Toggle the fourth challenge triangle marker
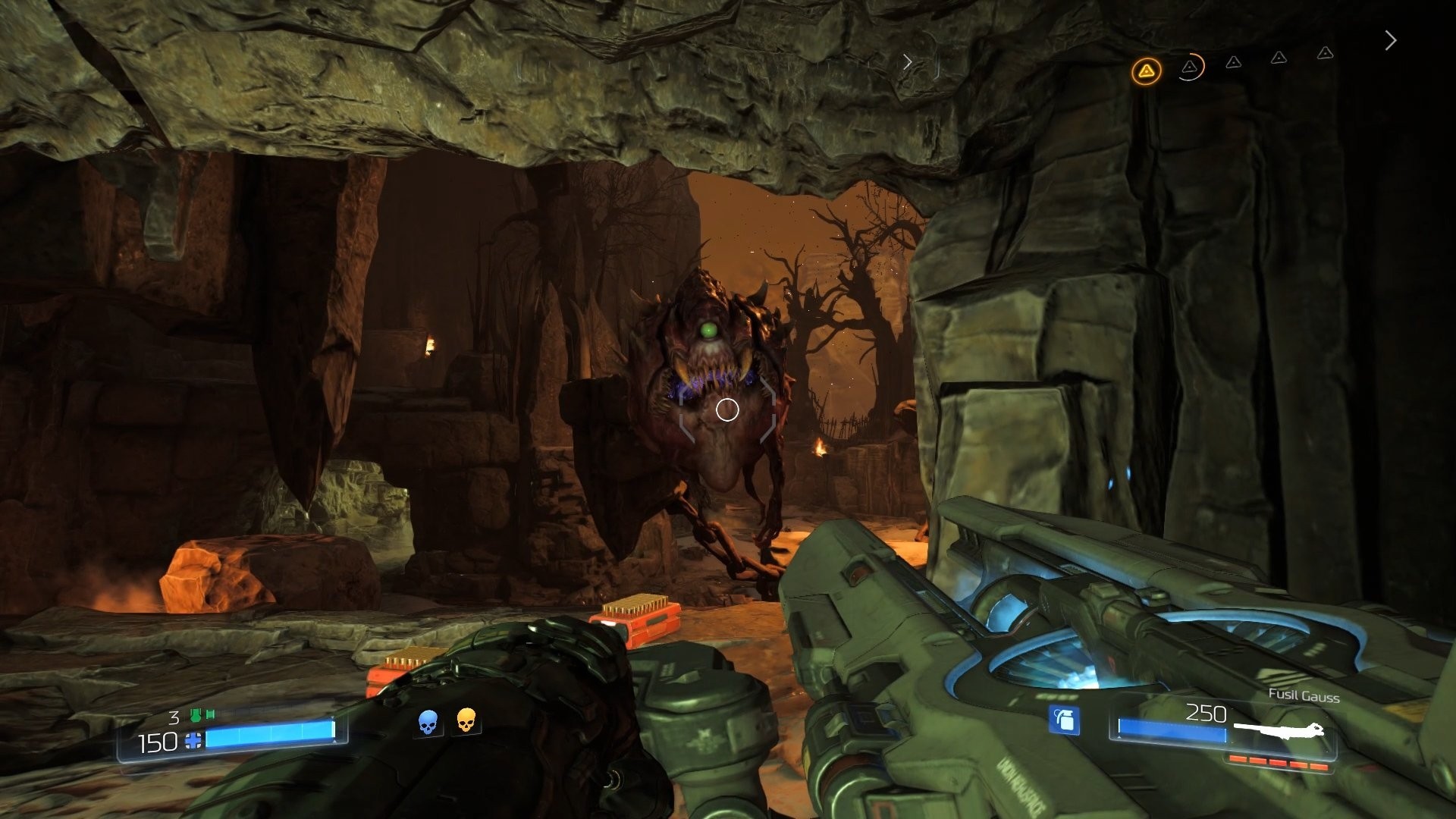The height and width of the screenshot is (819, 1456). pos(1279,57)
